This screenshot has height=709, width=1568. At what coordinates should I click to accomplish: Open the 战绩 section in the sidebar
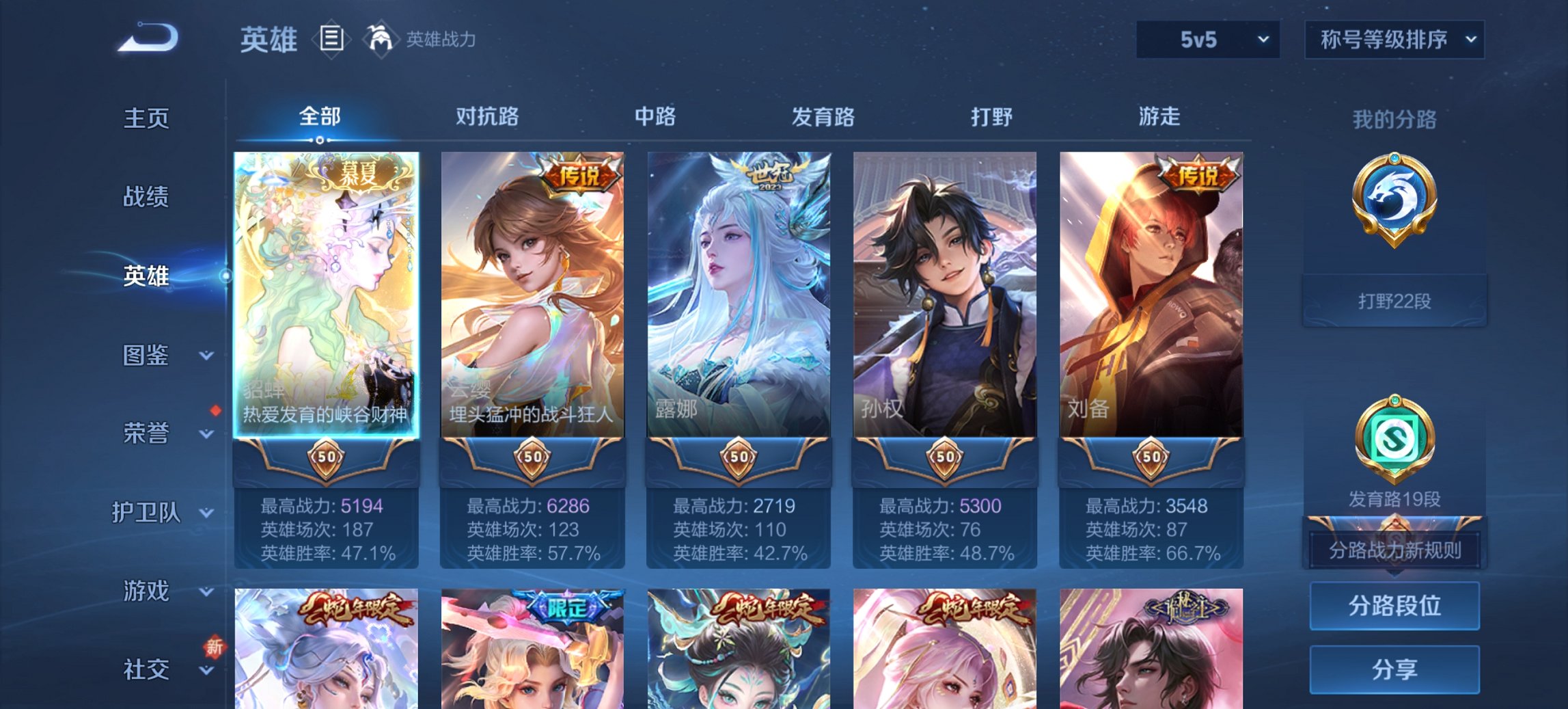(x=145, y=198)
